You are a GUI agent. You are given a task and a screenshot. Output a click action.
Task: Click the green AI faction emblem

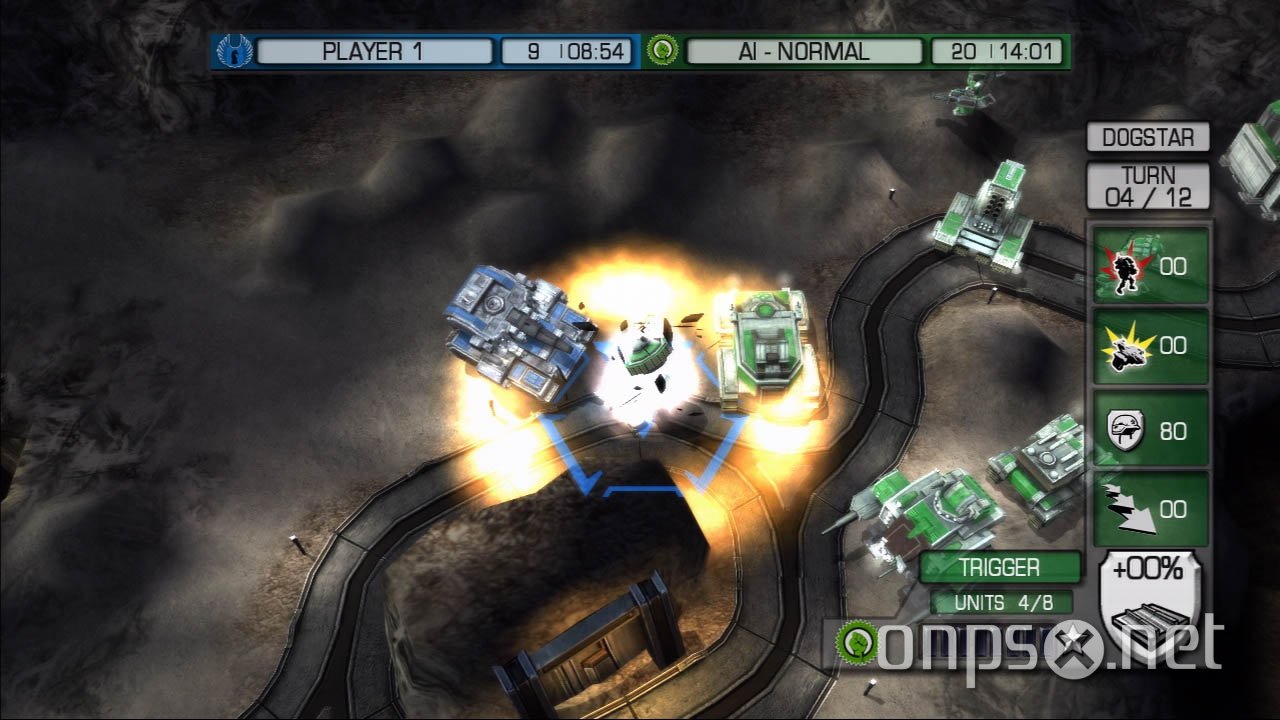click(663, 51)
